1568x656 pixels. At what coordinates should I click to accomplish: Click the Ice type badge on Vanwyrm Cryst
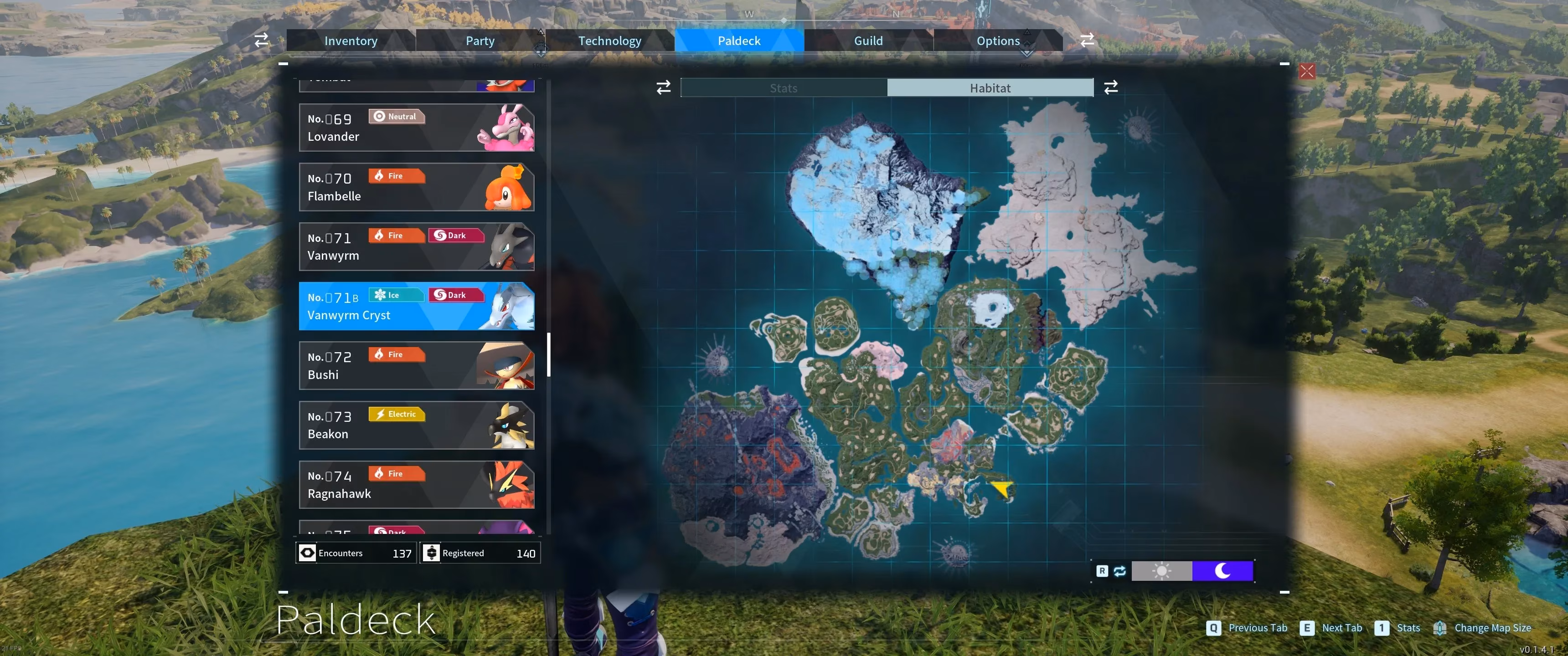pyautogui.click(x=396, y=295)
